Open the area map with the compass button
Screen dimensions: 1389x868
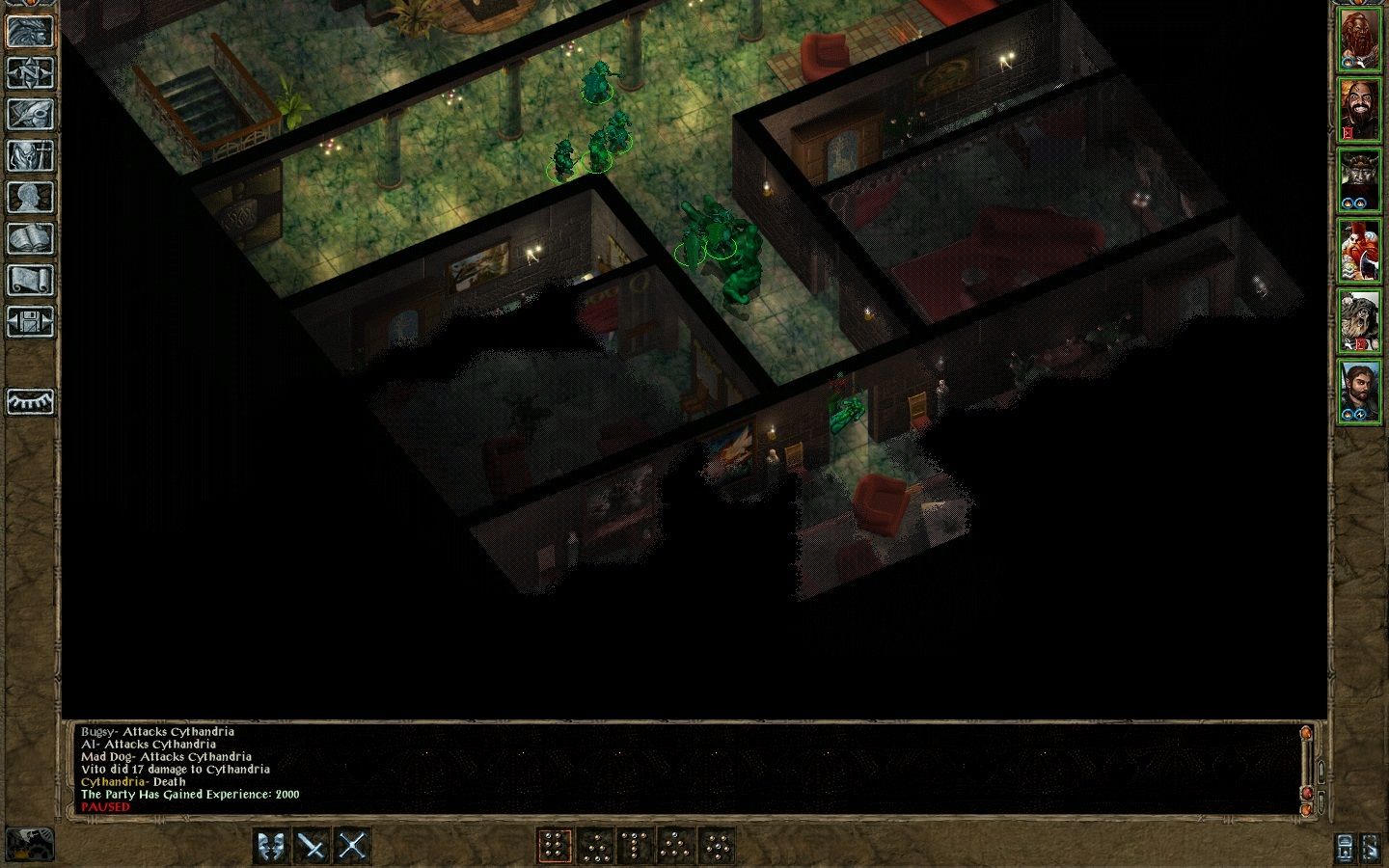[x=30, y=72]
